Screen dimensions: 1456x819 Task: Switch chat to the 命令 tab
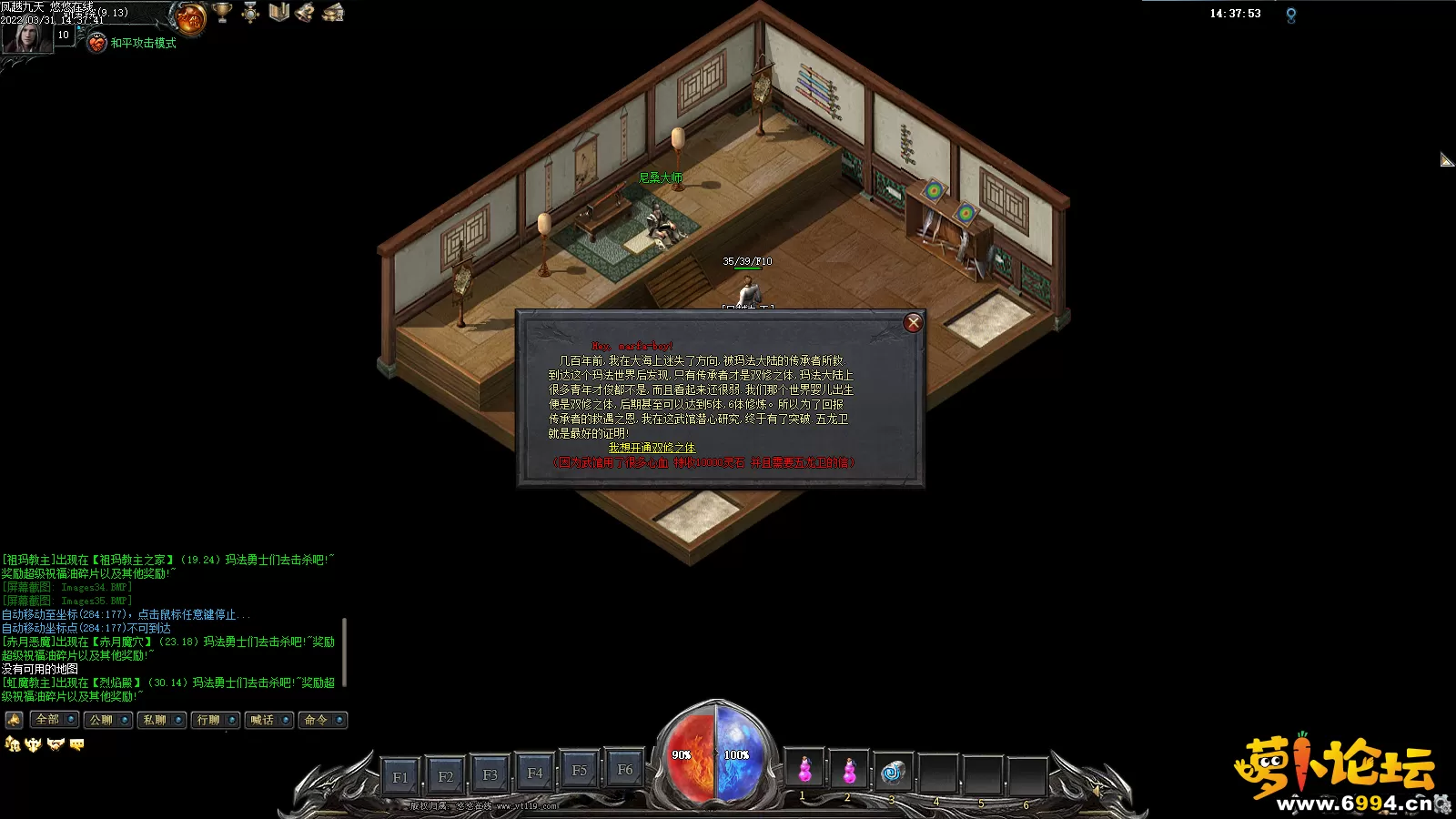(x=316, y=720)
